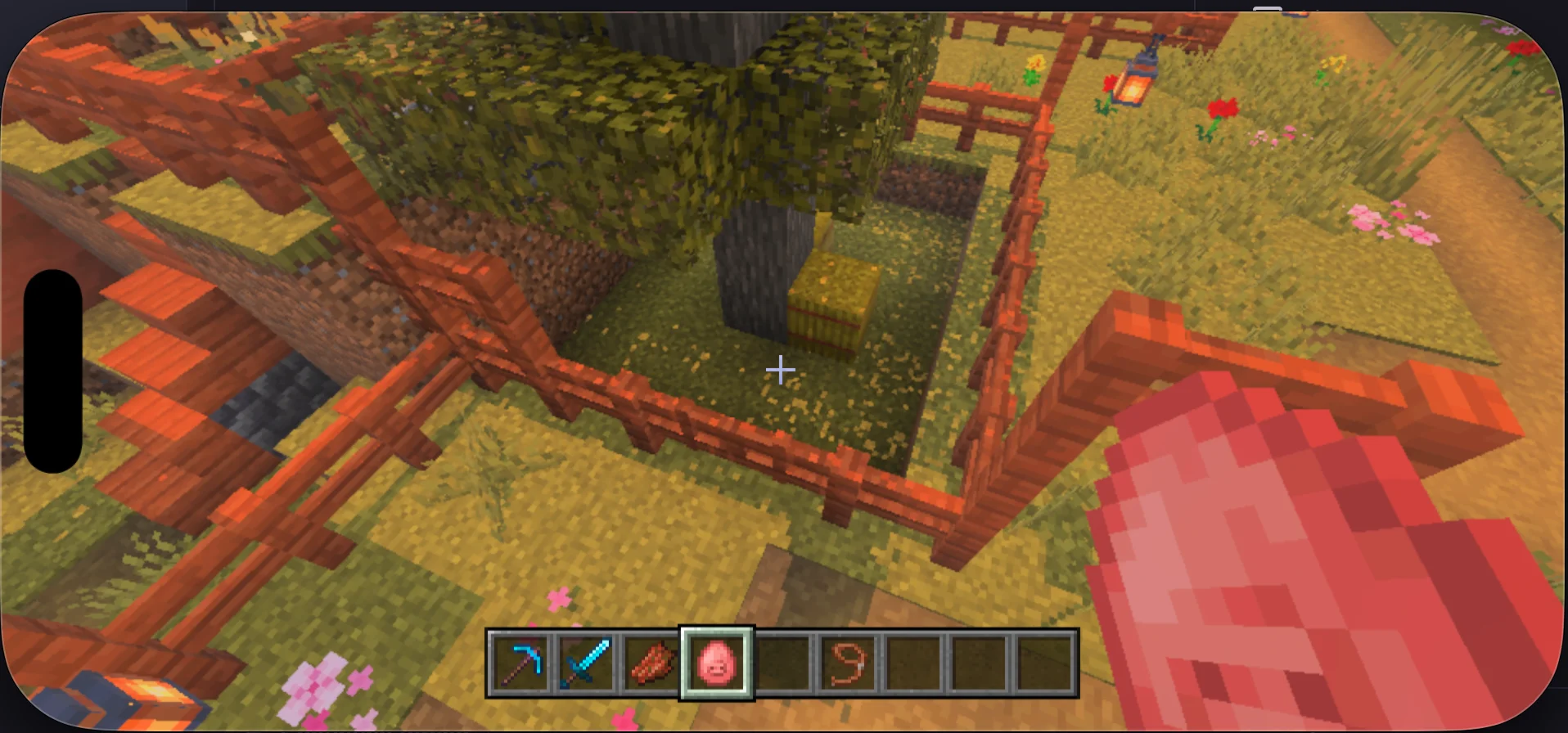Select the last empty hotbar slot
The width and height of the screenshot is (1568, 733).
pyautogui.click(x=1044, y=663)
